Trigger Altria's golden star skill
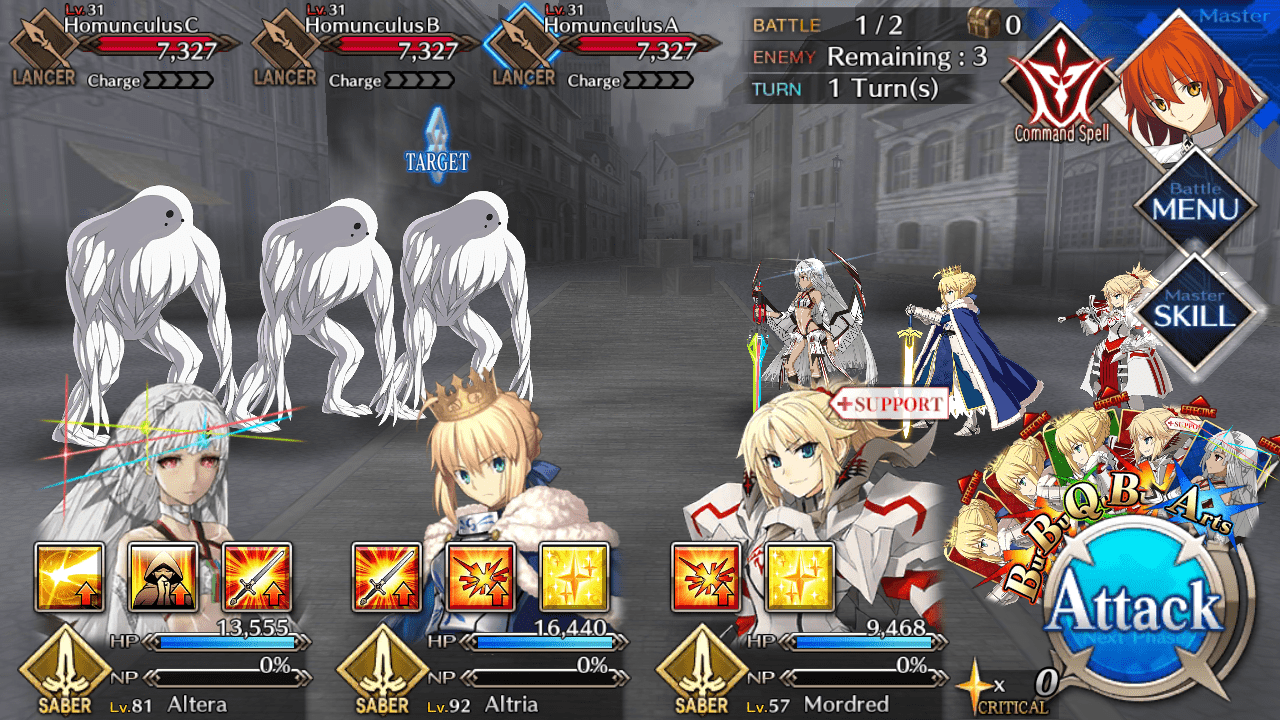Image resolution: width=1280 pixels, height=720 pixels. pyautogui.click(x=574, y=577)
